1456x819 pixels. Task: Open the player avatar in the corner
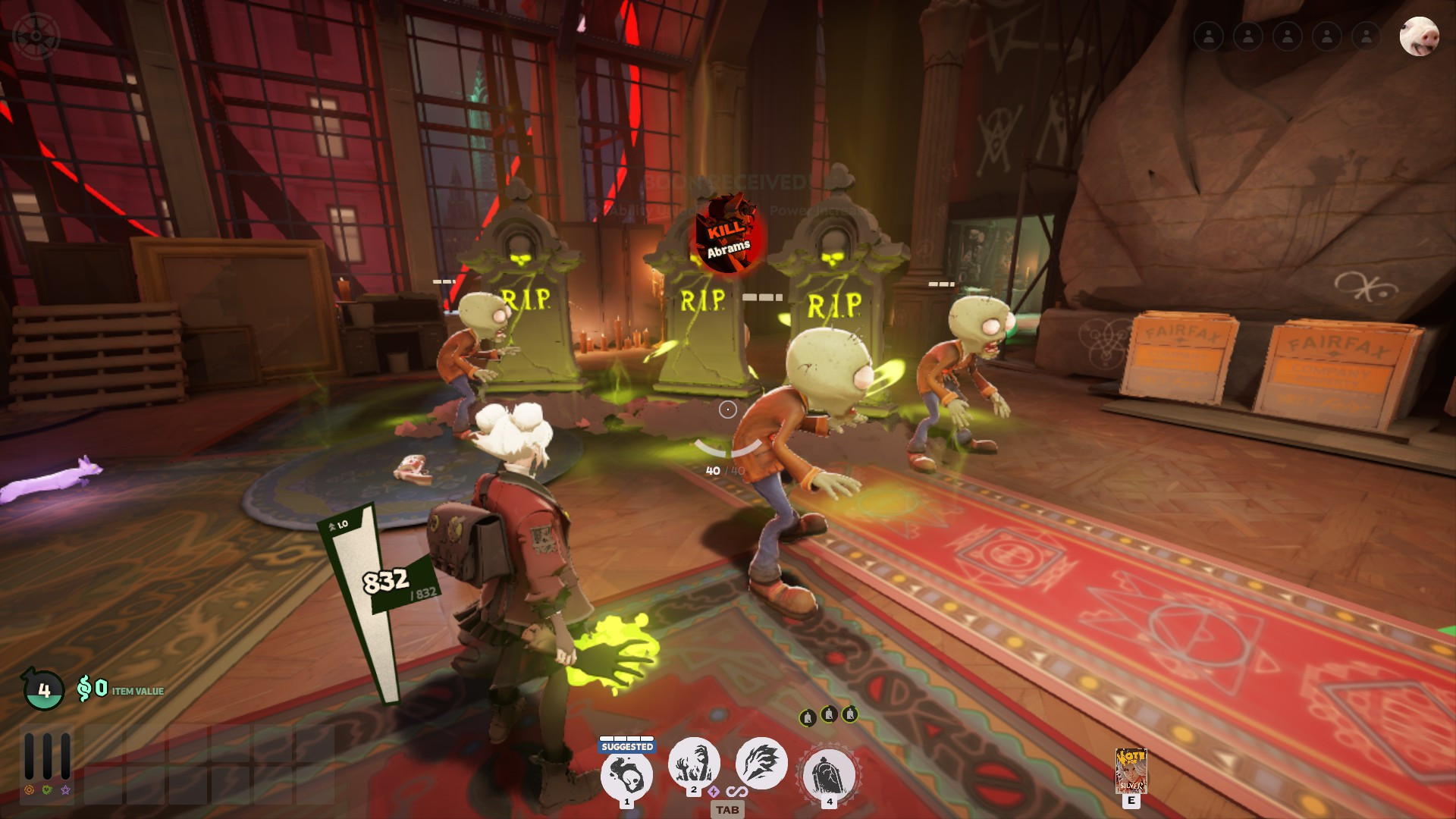[1418, 36]
